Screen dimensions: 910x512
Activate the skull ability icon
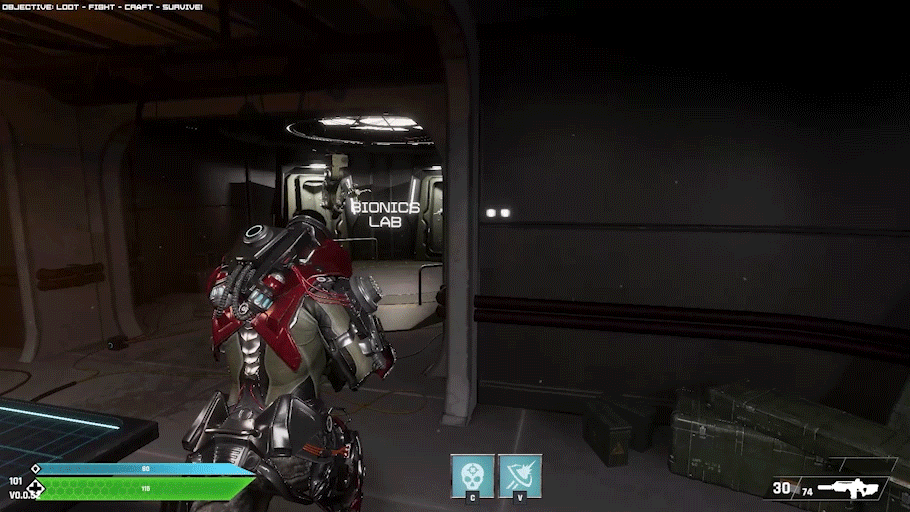472,475
